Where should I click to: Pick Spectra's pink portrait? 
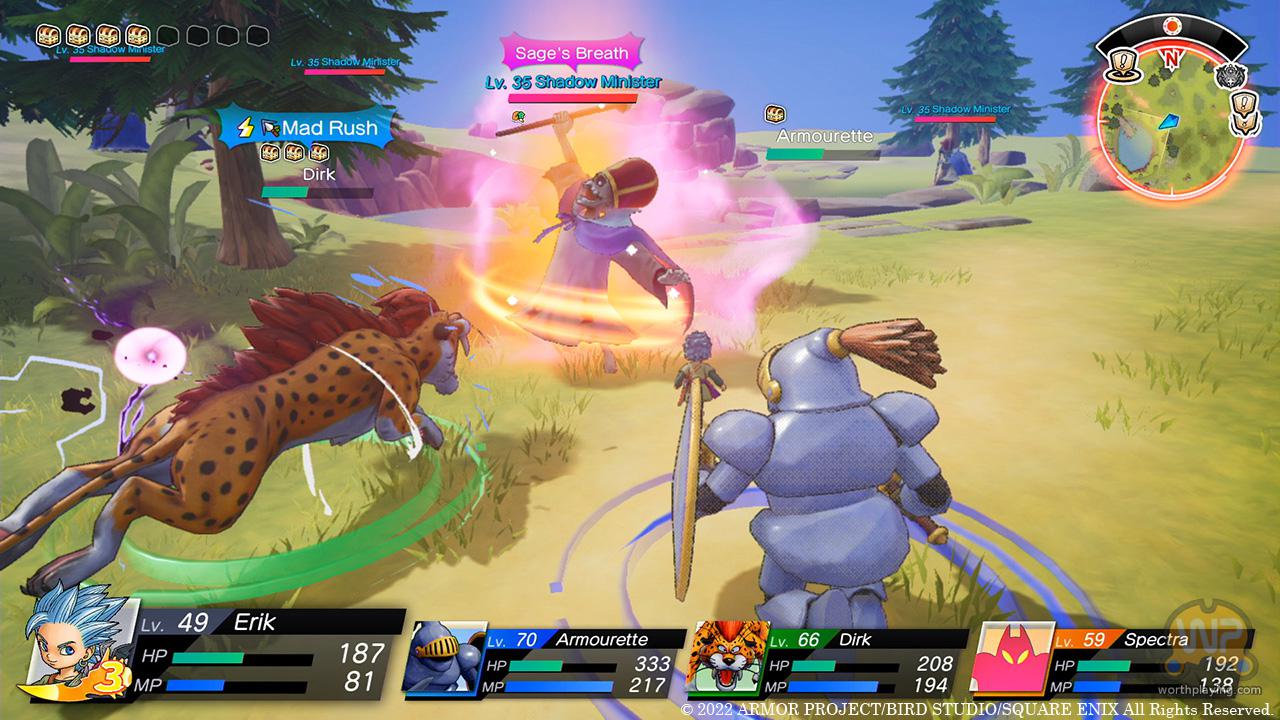1010,656
